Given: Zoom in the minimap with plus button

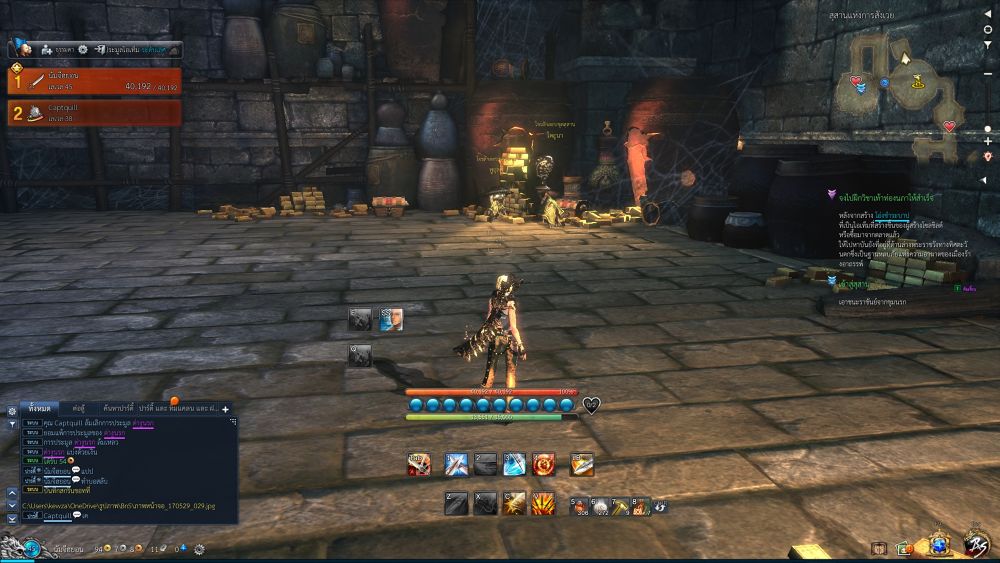Looking at the screenshot, I should click(988, 142).
